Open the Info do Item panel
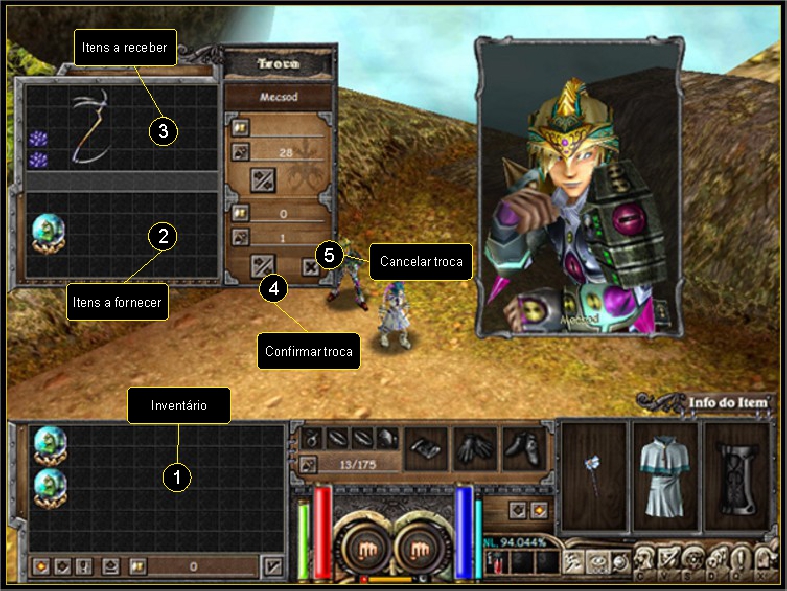Image resolution: width=787 pixels, height=591 pixels. (x=729, y=403)
